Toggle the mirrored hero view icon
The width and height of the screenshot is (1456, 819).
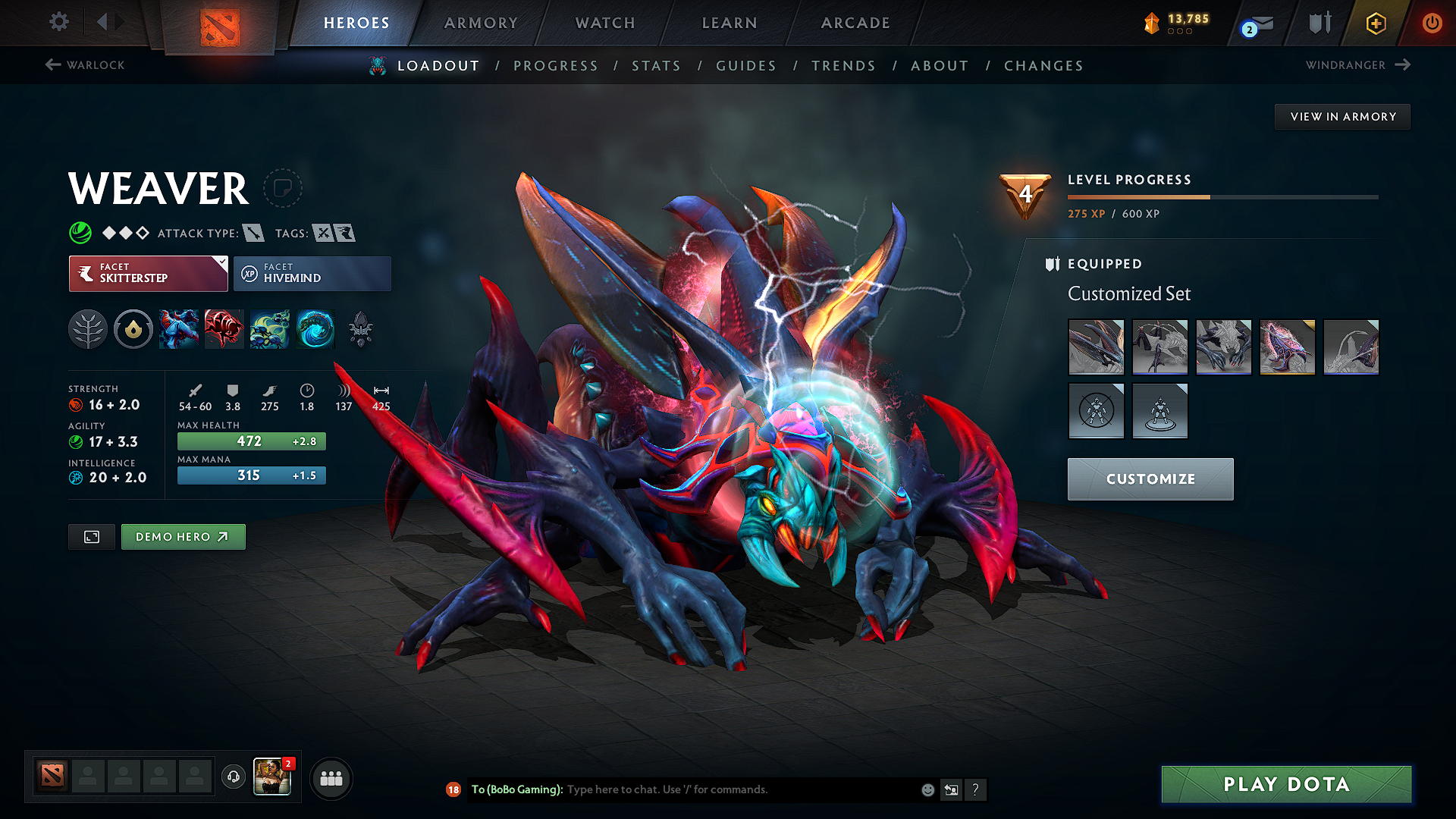coord(91,536)
